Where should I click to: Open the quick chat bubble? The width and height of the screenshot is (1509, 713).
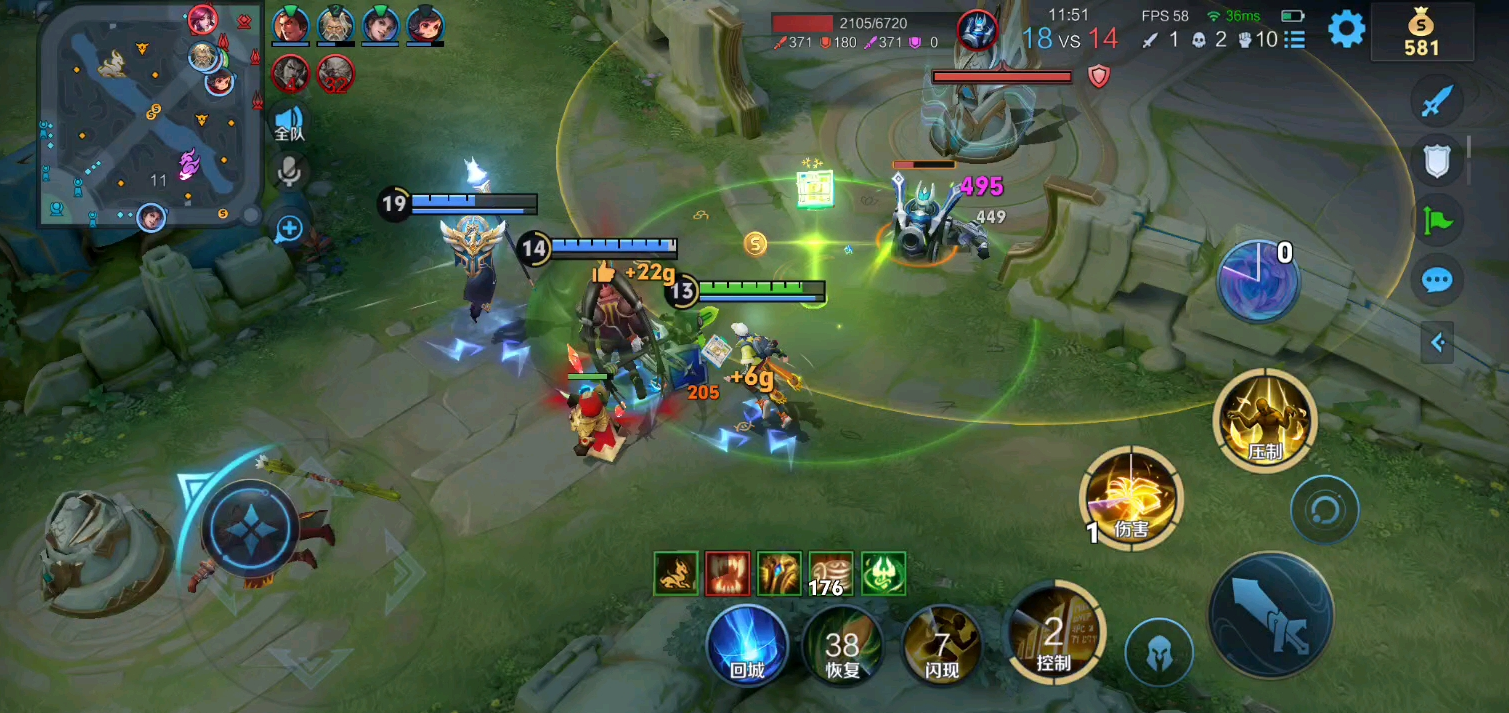1437,280
